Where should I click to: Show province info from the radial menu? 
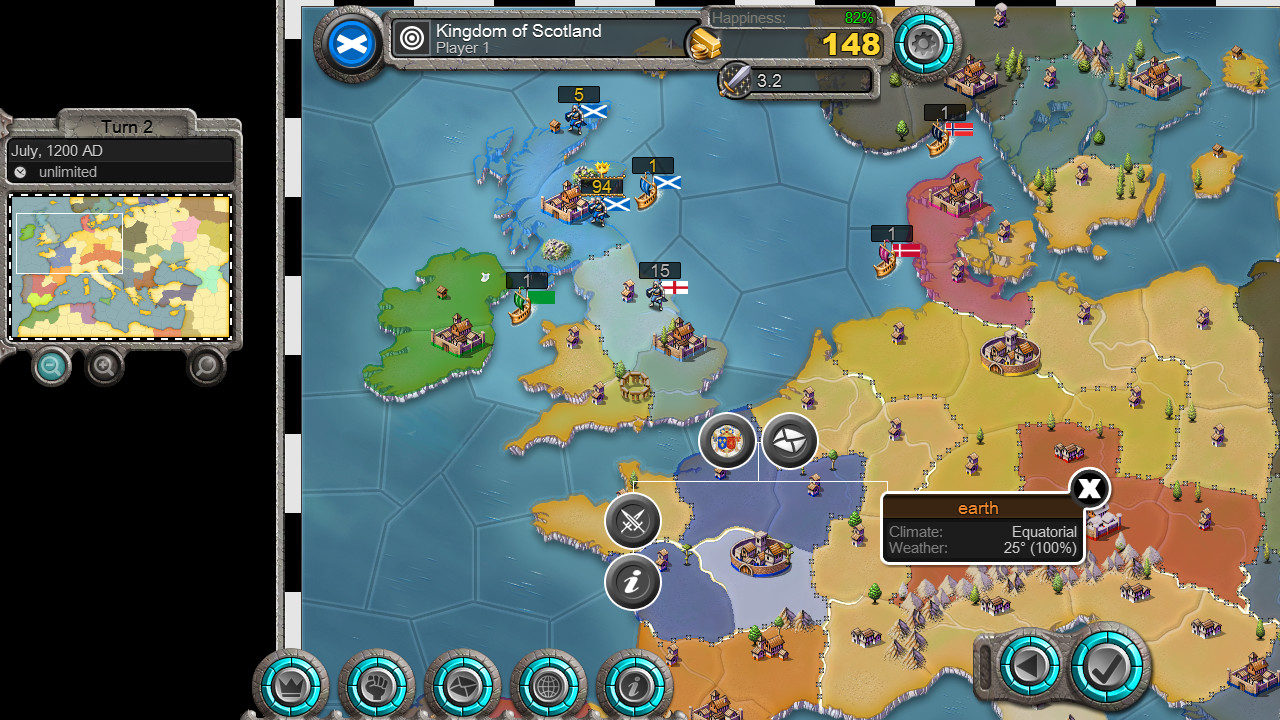pyautogui.click(x=633, y=582)
